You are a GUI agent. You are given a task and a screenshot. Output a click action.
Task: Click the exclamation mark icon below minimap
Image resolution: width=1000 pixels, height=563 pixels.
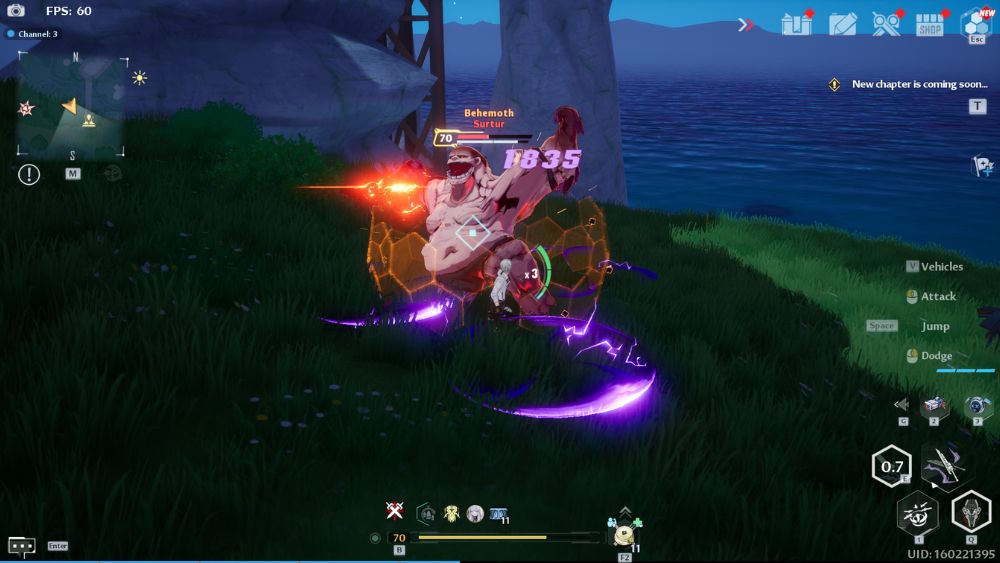point(29,174)
